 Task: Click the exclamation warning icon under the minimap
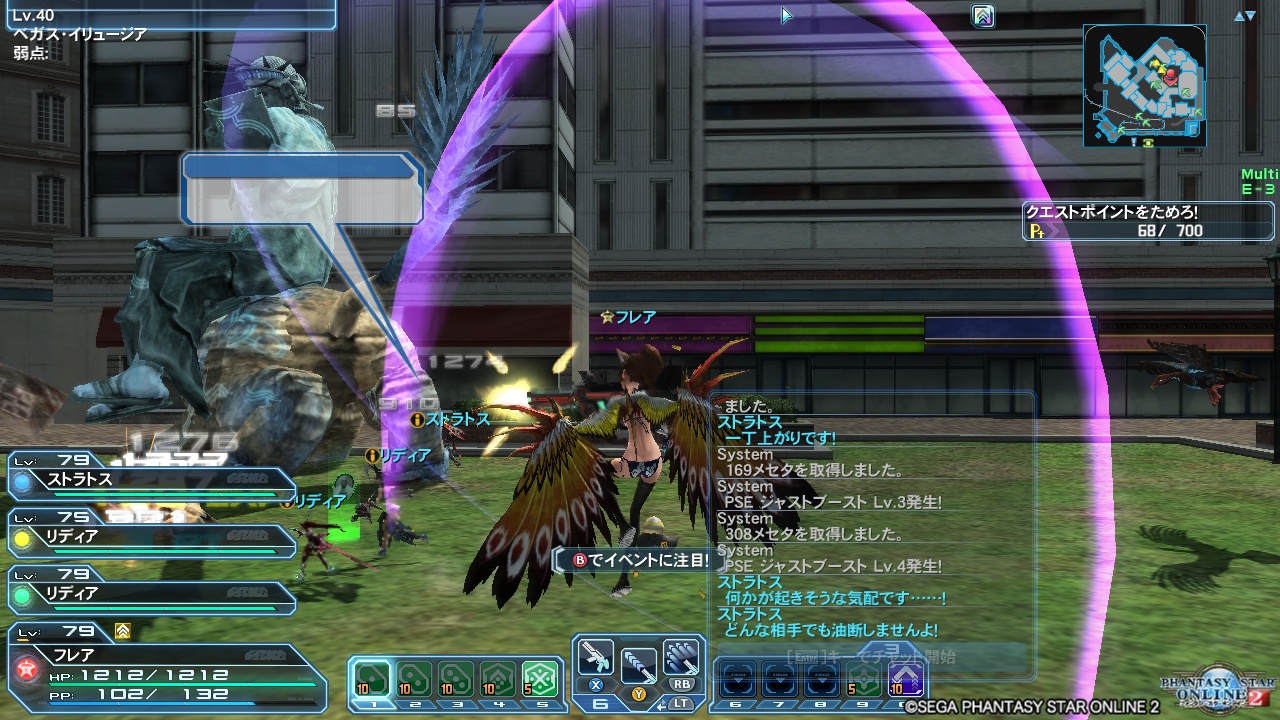click(1134, 143)
